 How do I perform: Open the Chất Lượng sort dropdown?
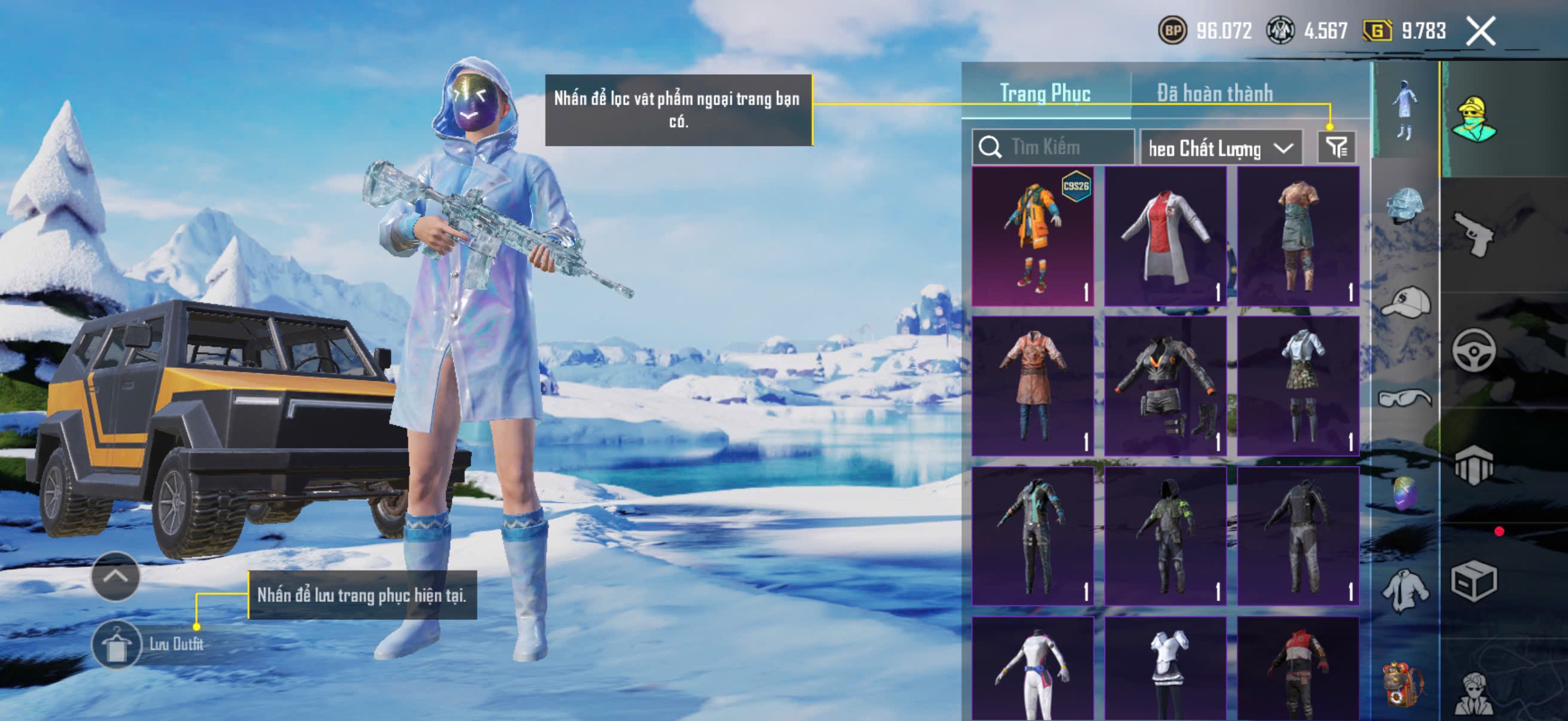coord(1221,148)
